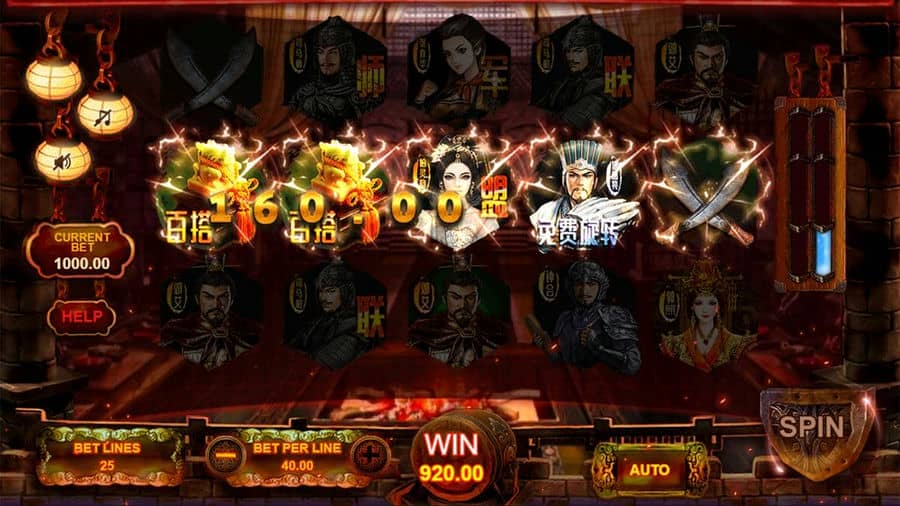Screen dimensions: 900x506
Task: Open the HELP screen
Action: point(80,316)
